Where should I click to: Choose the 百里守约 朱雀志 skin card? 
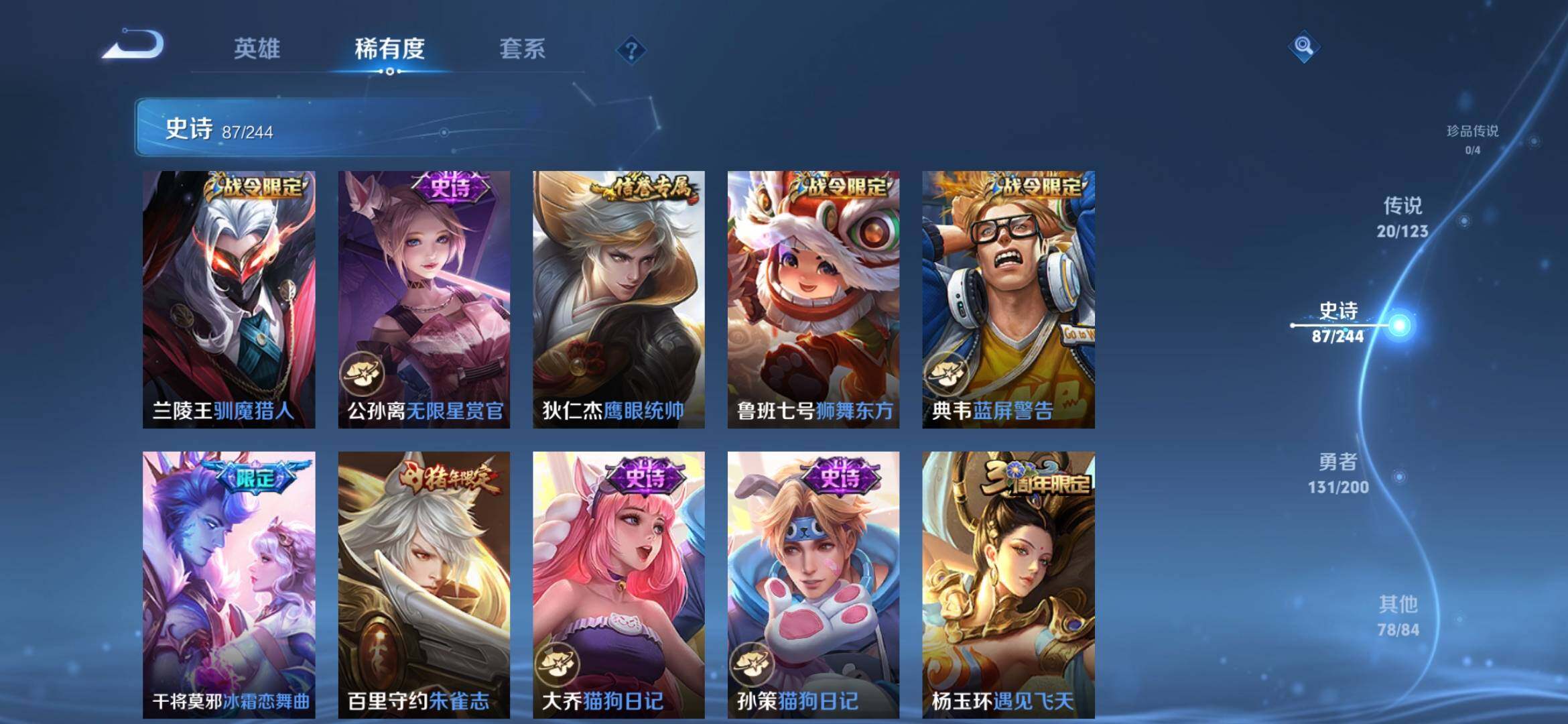[423, 585]
